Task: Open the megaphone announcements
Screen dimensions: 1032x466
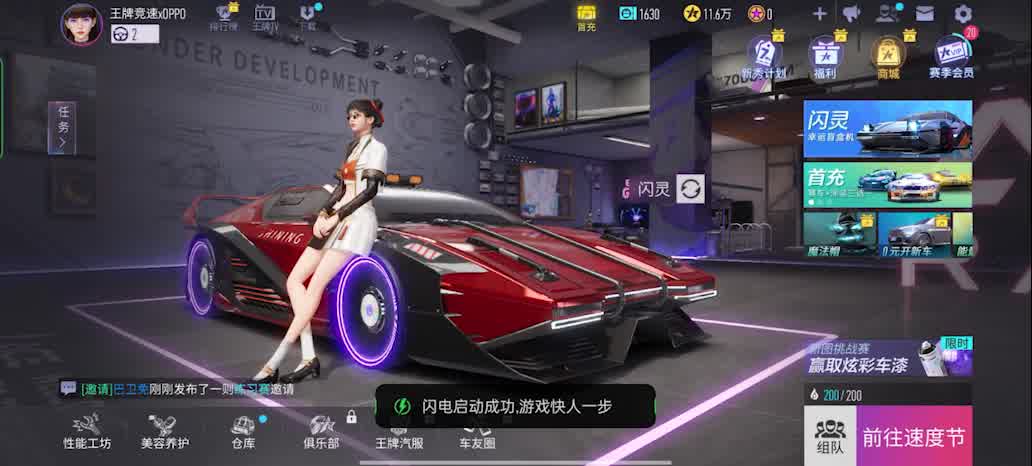Action: tap(851, 14)
